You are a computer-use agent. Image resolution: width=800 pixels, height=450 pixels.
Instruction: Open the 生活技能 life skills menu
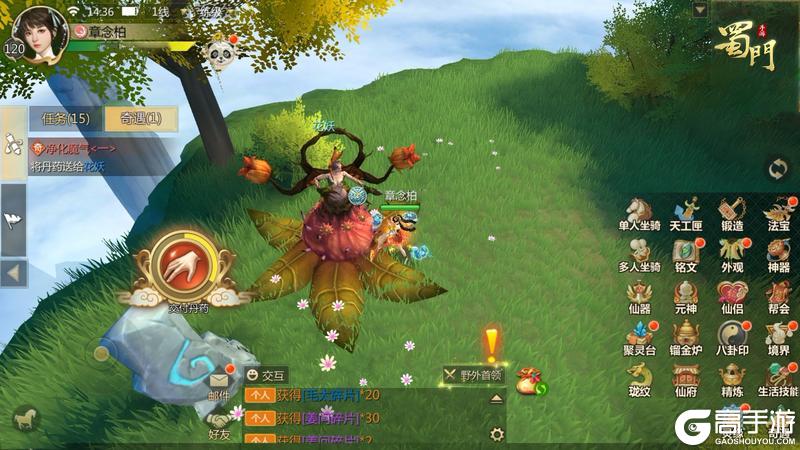coord(779,380)
